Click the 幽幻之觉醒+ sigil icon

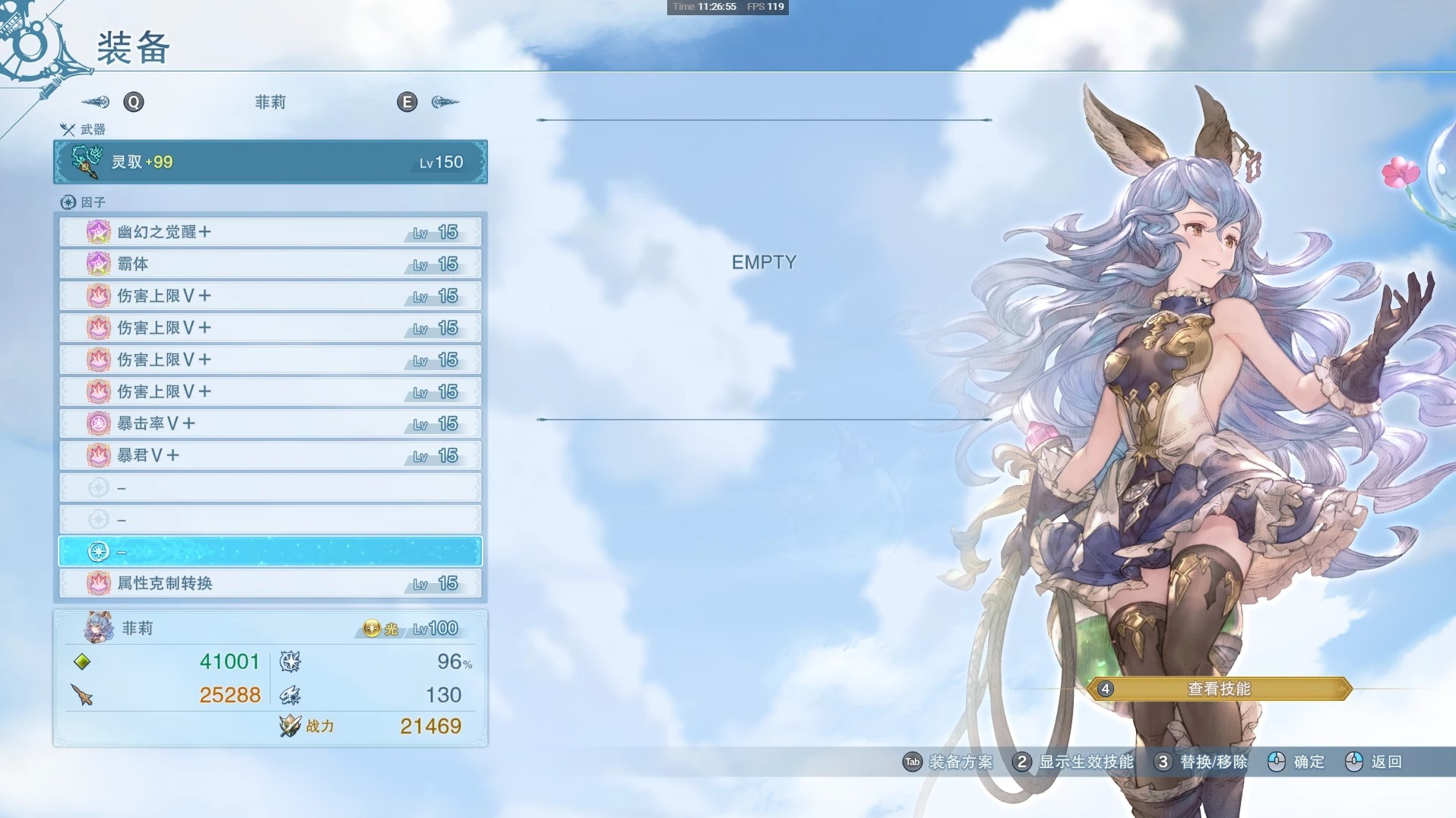click(x=99, y=232)
